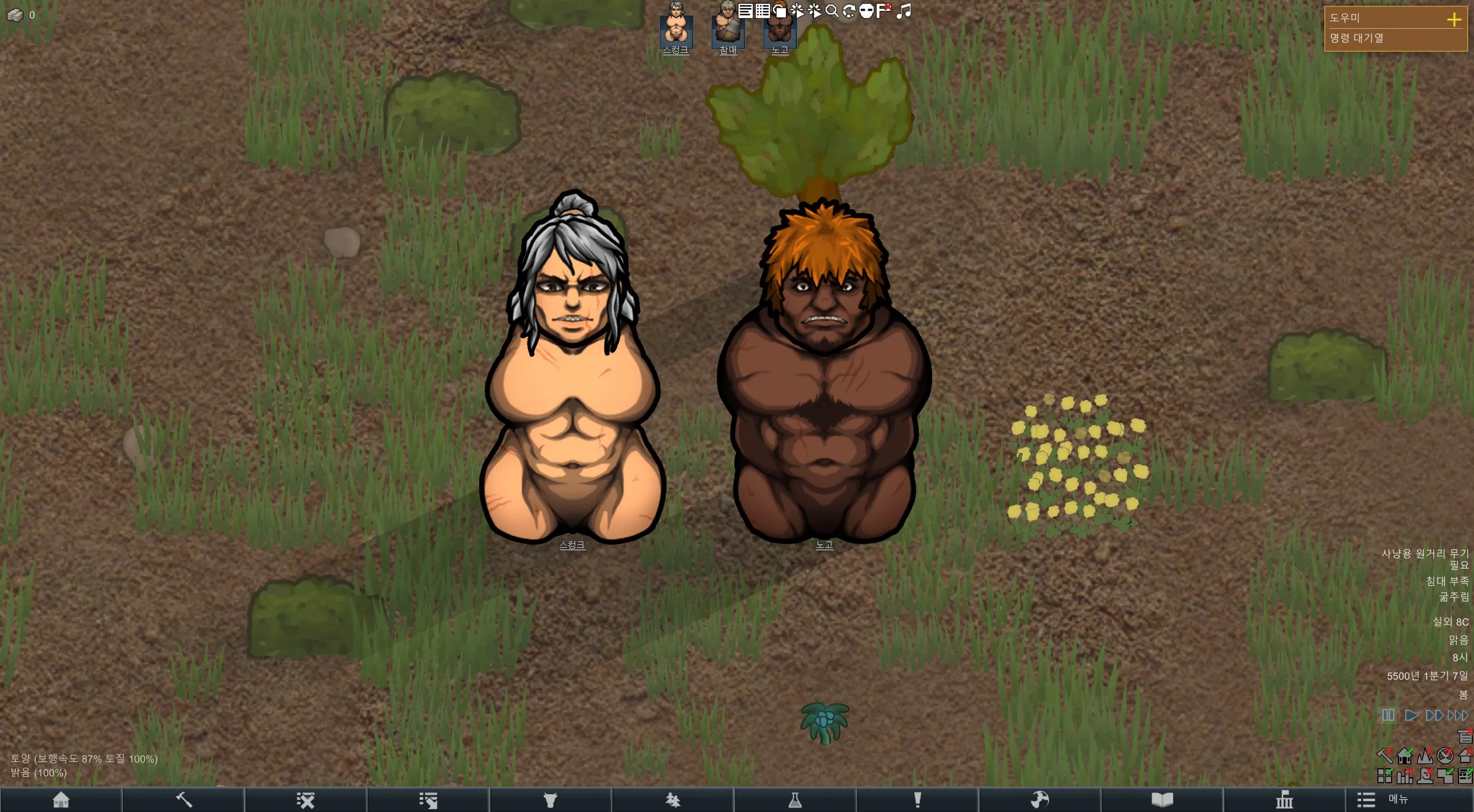Toggle the home area overlay house icon
The image size is (1474, 812).
pyautogui.click(x=1404, y=755)
